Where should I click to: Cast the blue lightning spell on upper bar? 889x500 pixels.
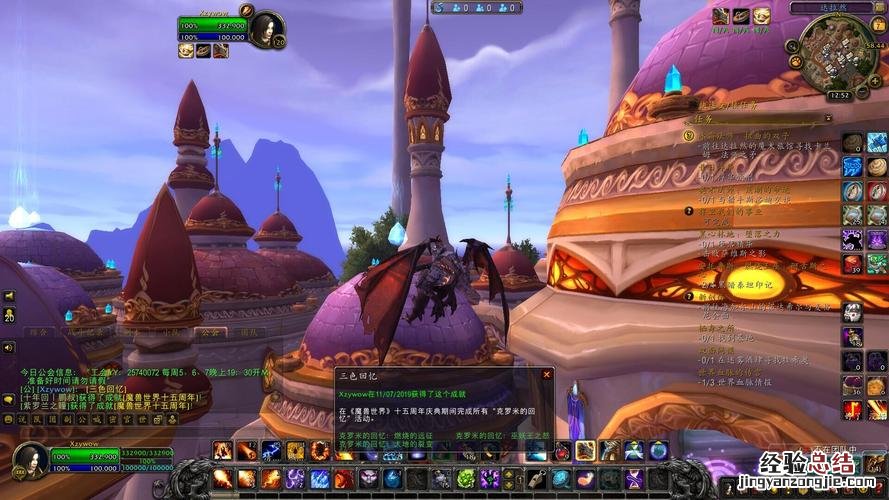coord(271,451)
